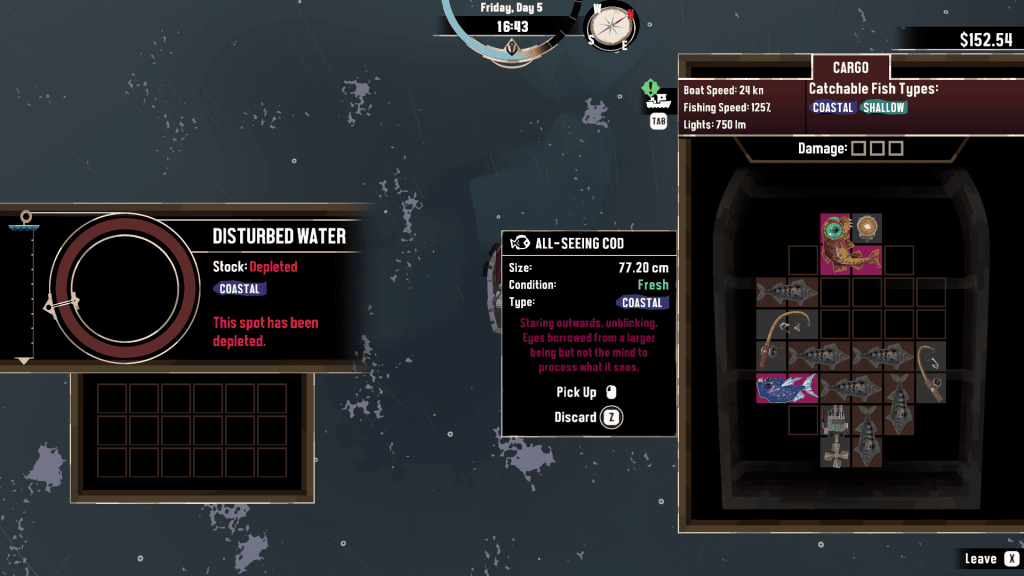Click the boat icon with green alert
The width and height of the screenshot is (1024, 576).
[x=657, y=96]
